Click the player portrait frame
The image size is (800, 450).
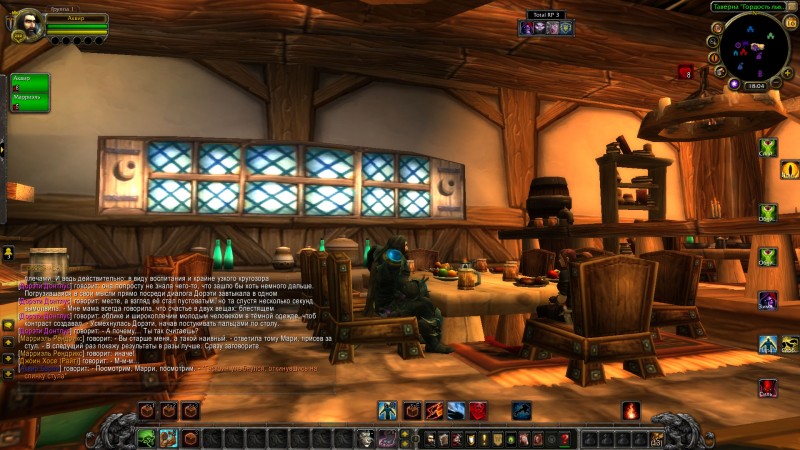tap(25, 24)
